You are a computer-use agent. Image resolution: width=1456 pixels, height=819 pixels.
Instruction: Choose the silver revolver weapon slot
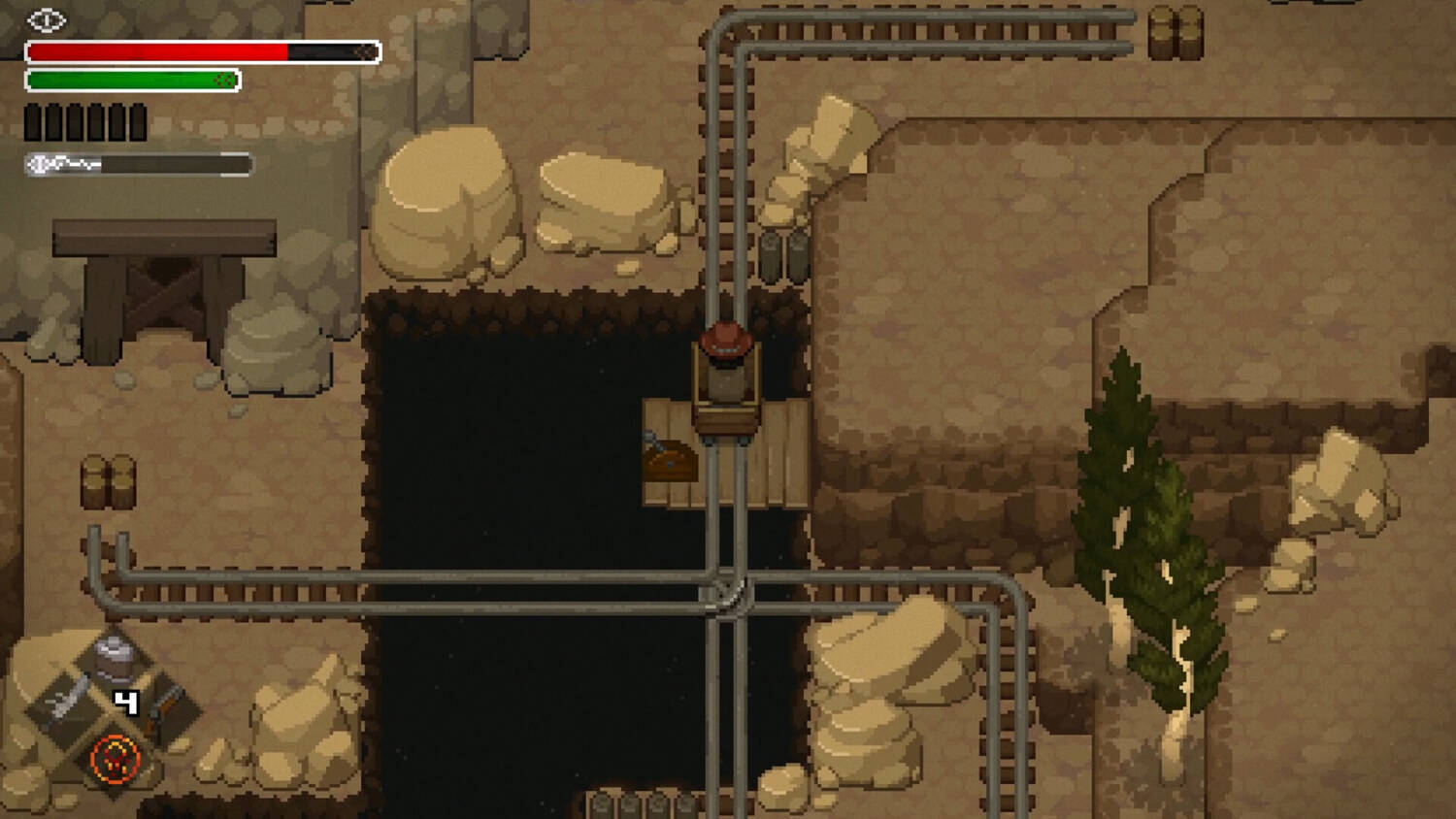click(66, 701)
